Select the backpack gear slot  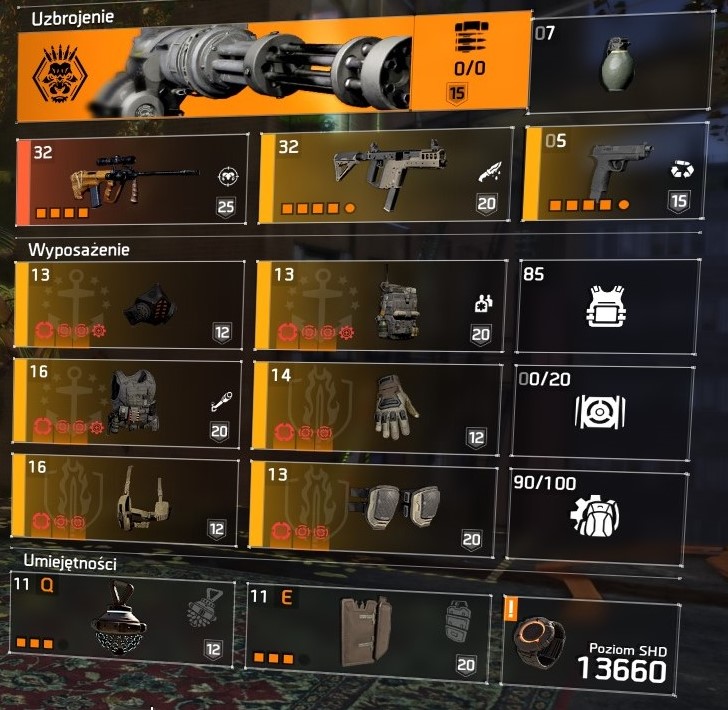point(376,305)
